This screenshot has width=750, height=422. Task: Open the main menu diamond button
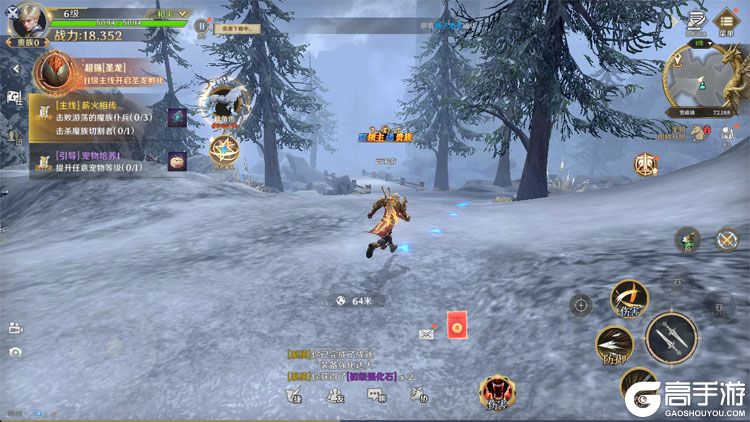(726, 25)
